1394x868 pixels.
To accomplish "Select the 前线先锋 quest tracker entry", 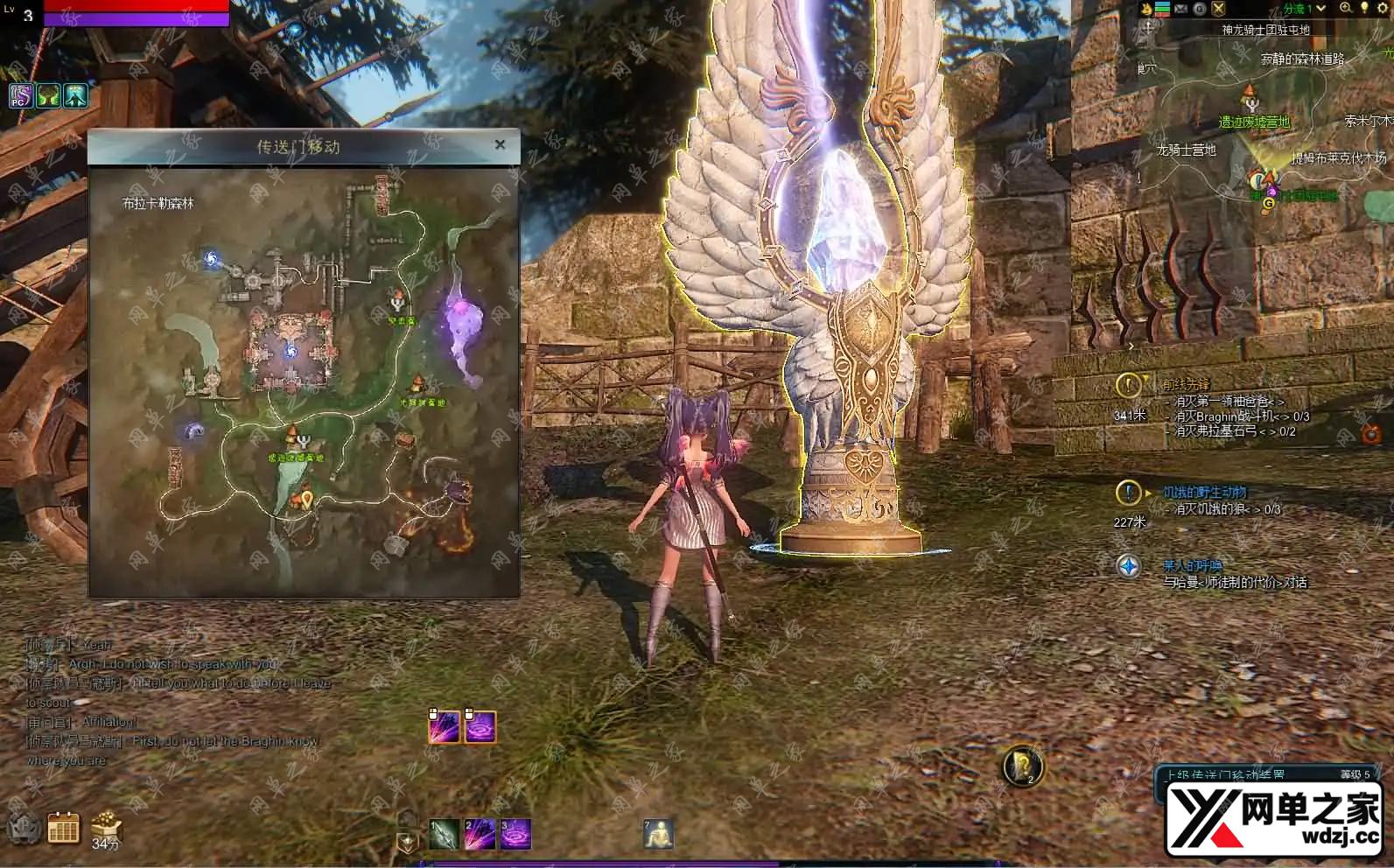I will (x=1186, y=385).
